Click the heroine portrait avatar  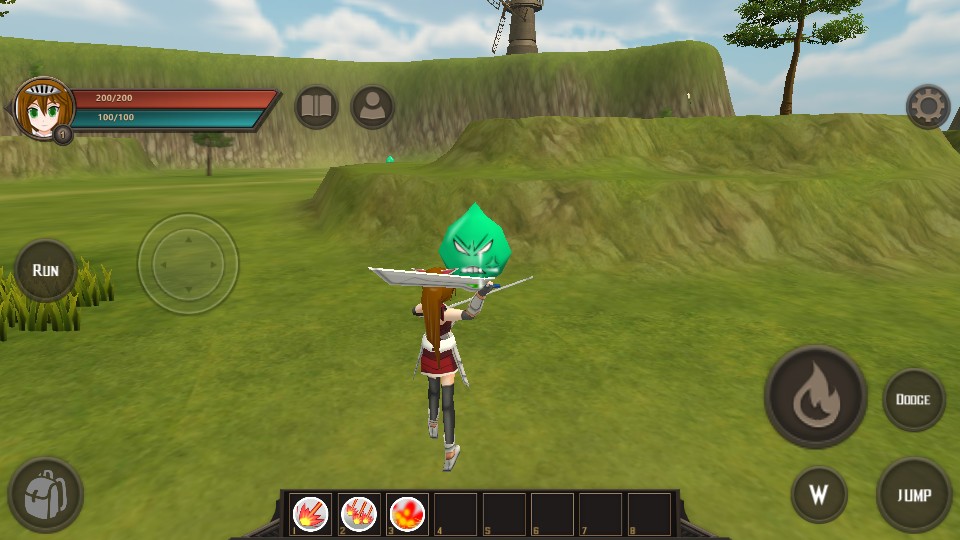click(x=43, y=108)
